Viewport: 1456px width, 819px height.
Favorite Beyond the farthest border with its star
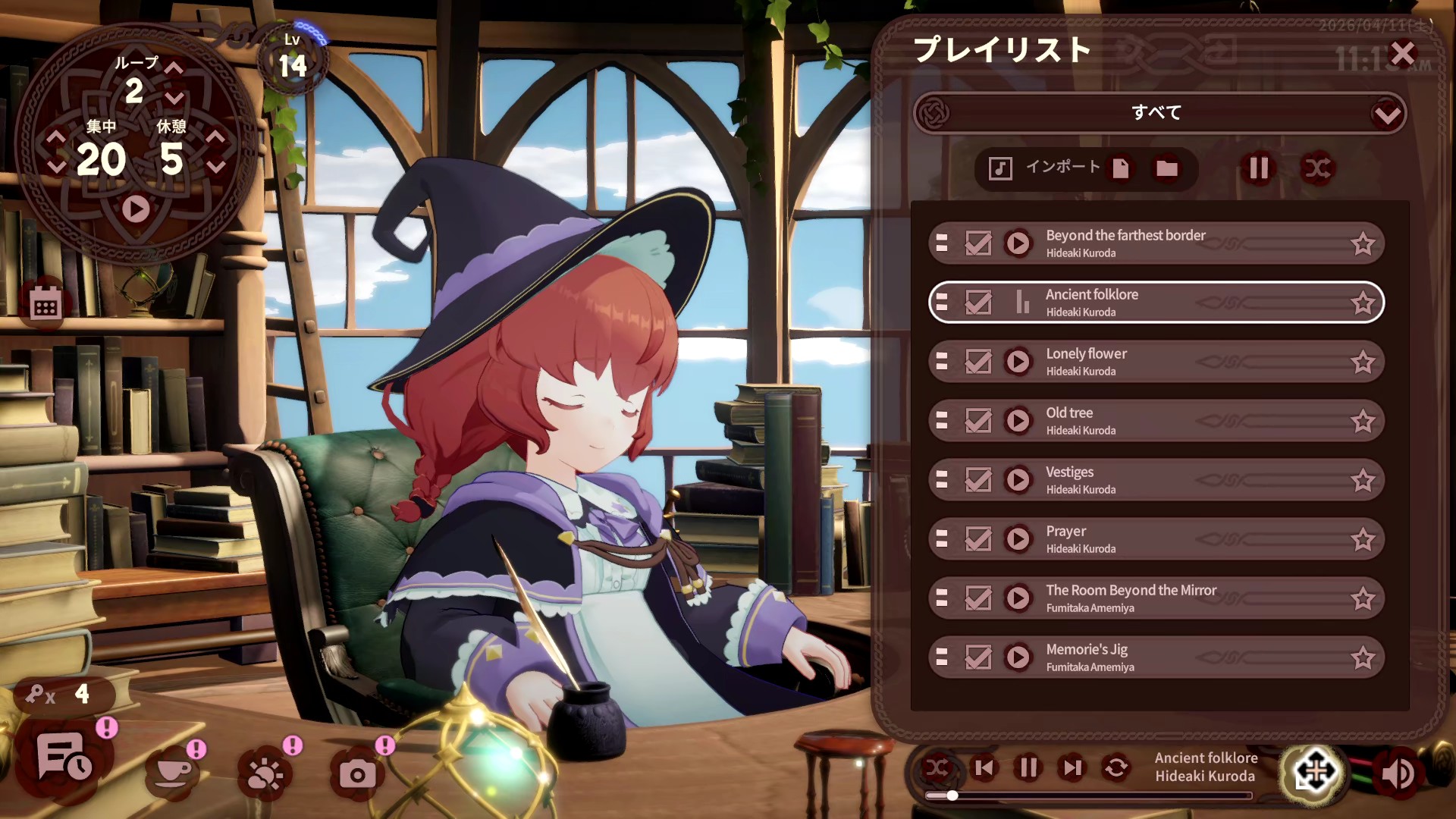coord(1364,243)
